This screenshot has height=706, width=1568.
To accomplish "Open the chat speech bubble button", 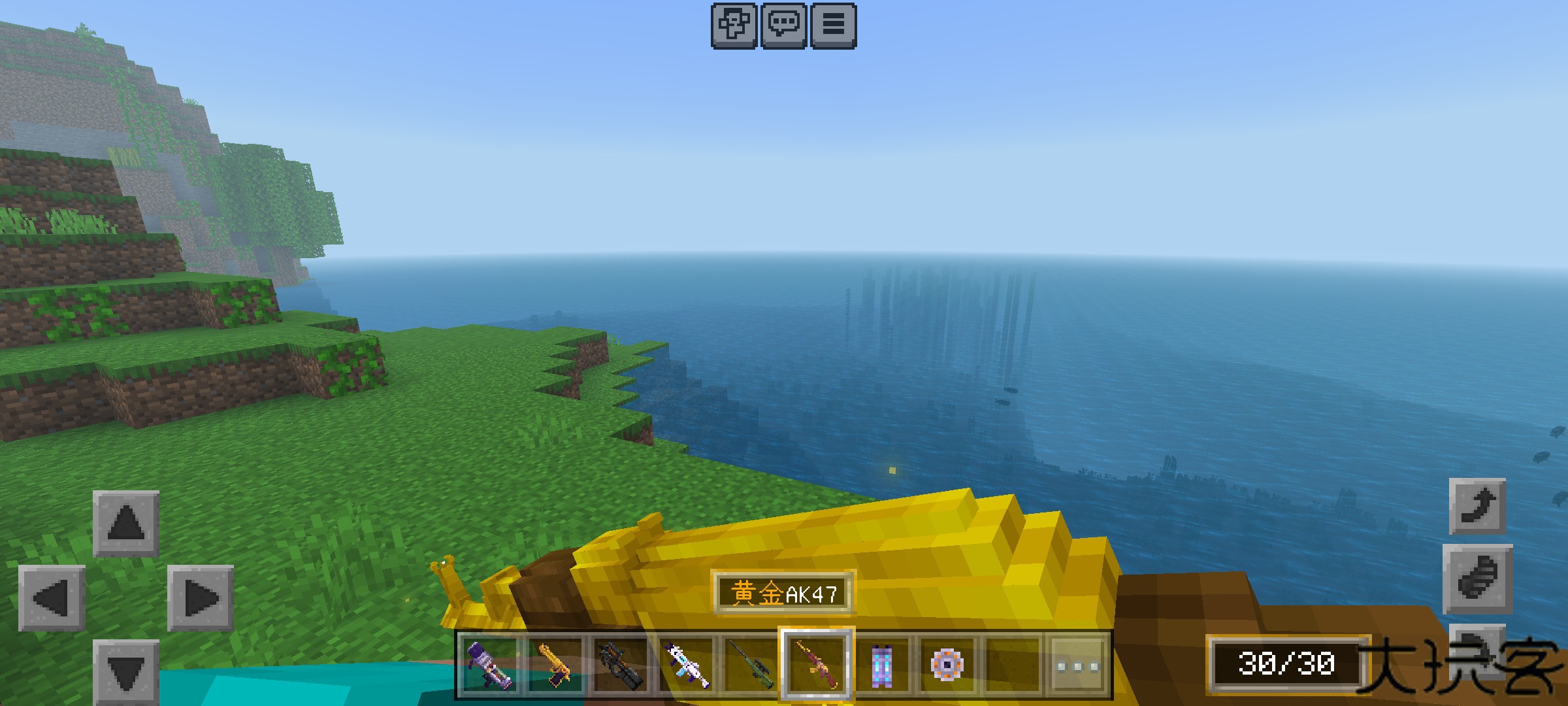I will [x=783, y=25].
